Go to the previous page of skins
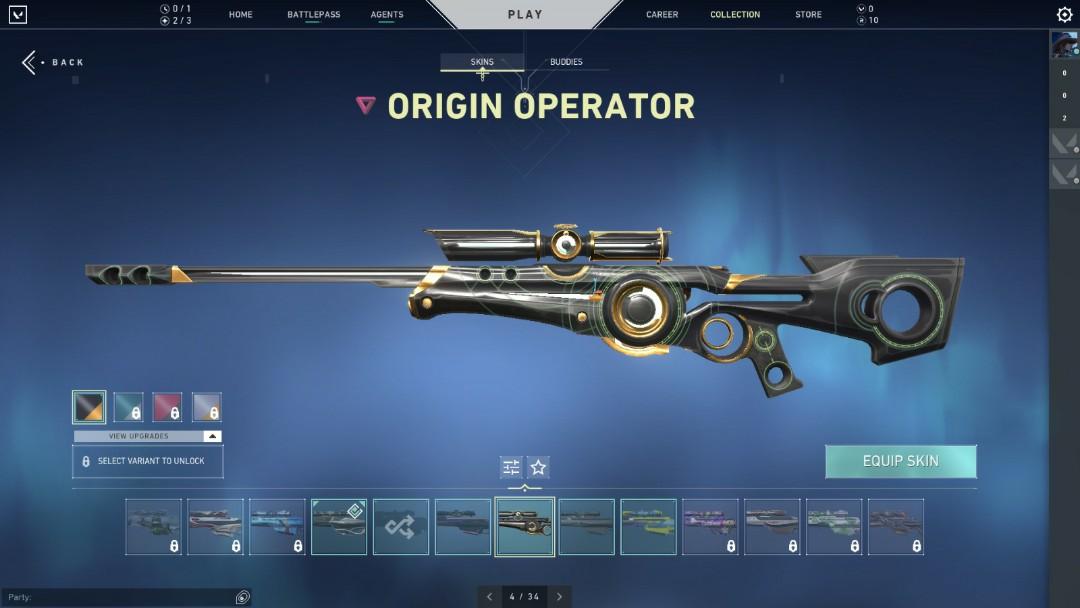The image size is (1080, 608). (x=489, y=597)
